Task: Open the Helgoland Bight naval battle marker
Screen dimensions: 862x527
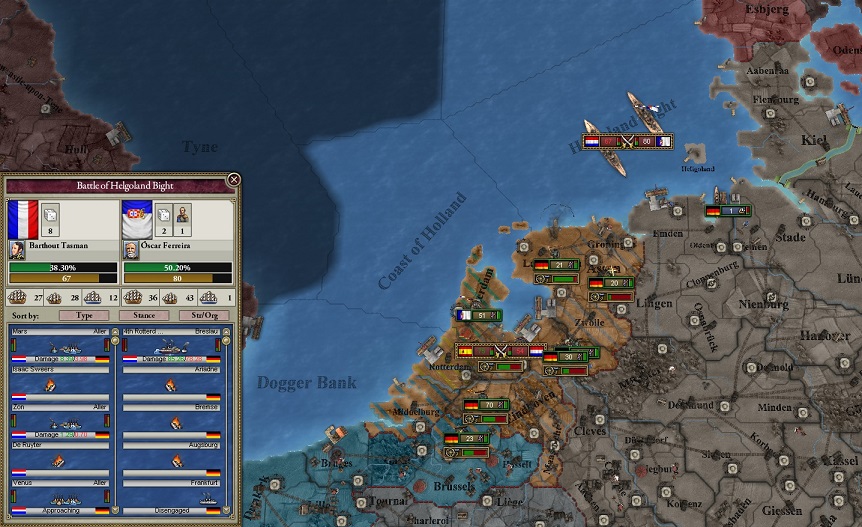Action: 627,142
